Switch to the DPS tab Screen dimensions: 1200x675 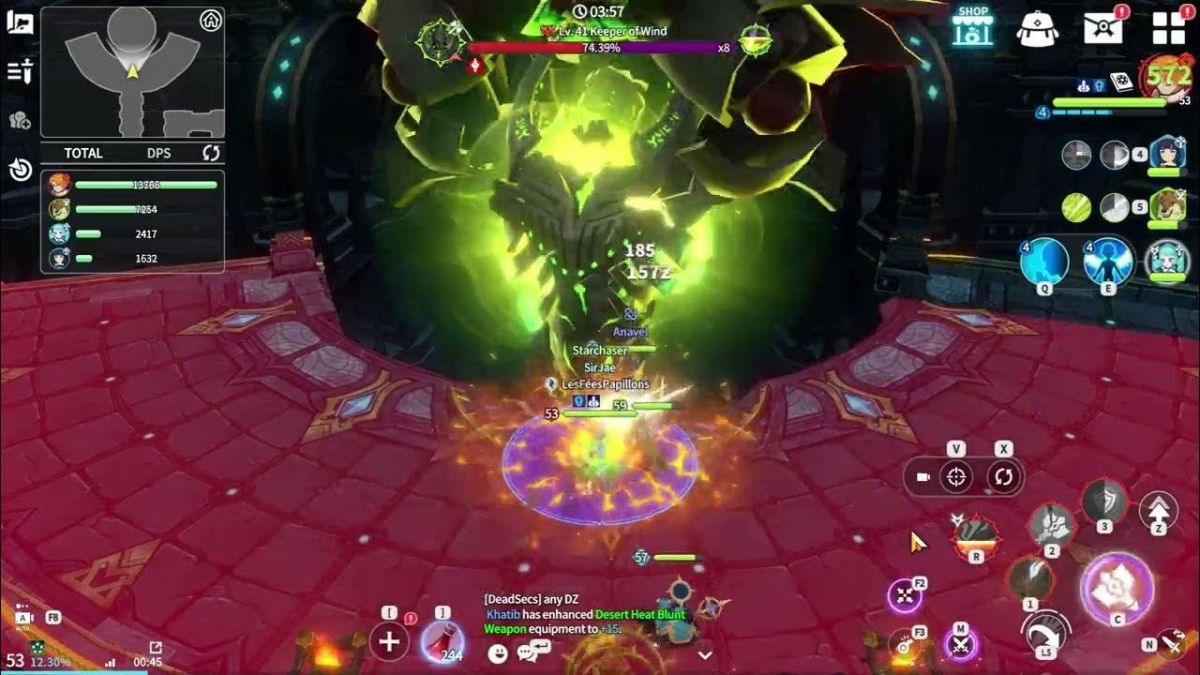coord(158,153)
